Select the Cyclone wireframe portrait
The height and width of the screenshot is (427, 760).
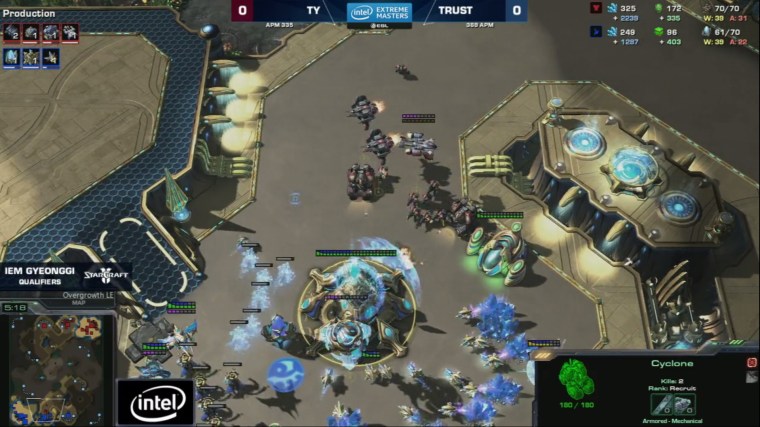point(576,381)
